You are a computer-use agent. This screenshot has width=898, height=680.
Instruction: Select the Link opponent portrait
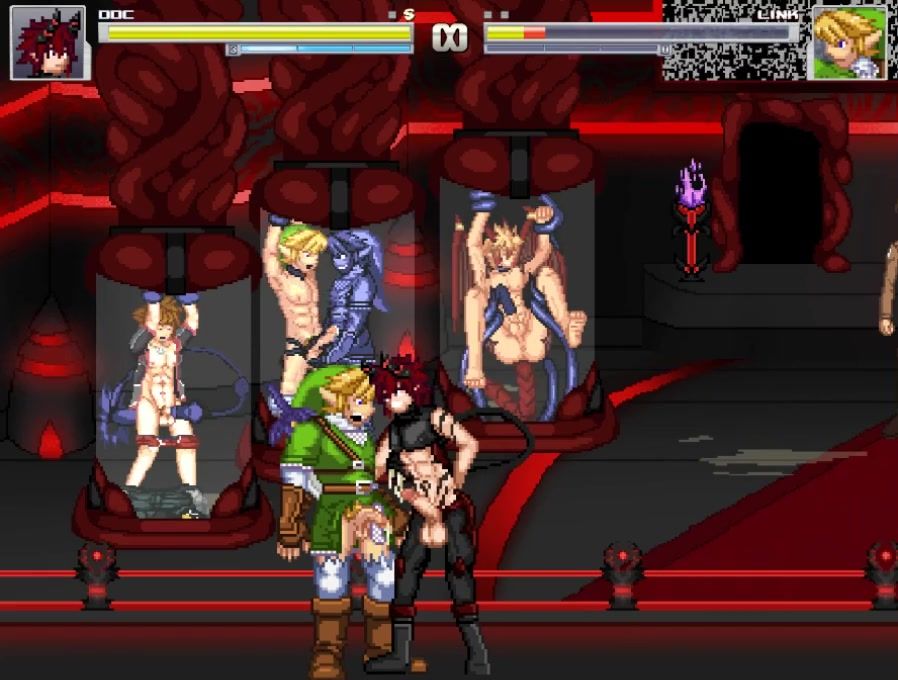848,42
